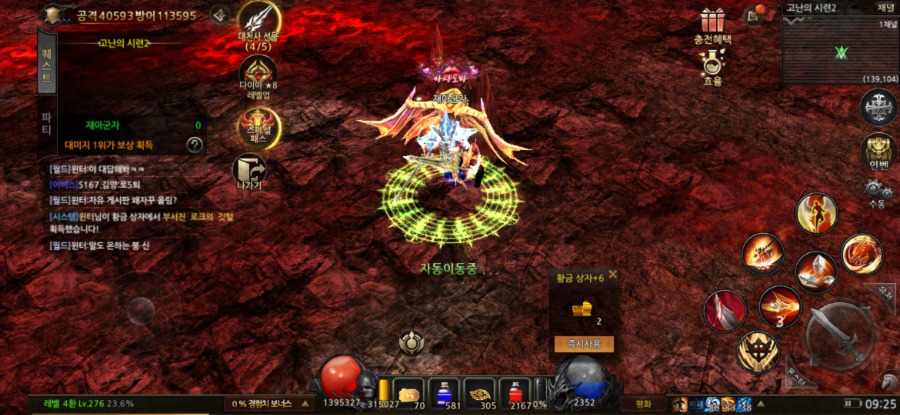Open the 대천사 선물 reward icon
900x415 pixels.
point(258,24)
